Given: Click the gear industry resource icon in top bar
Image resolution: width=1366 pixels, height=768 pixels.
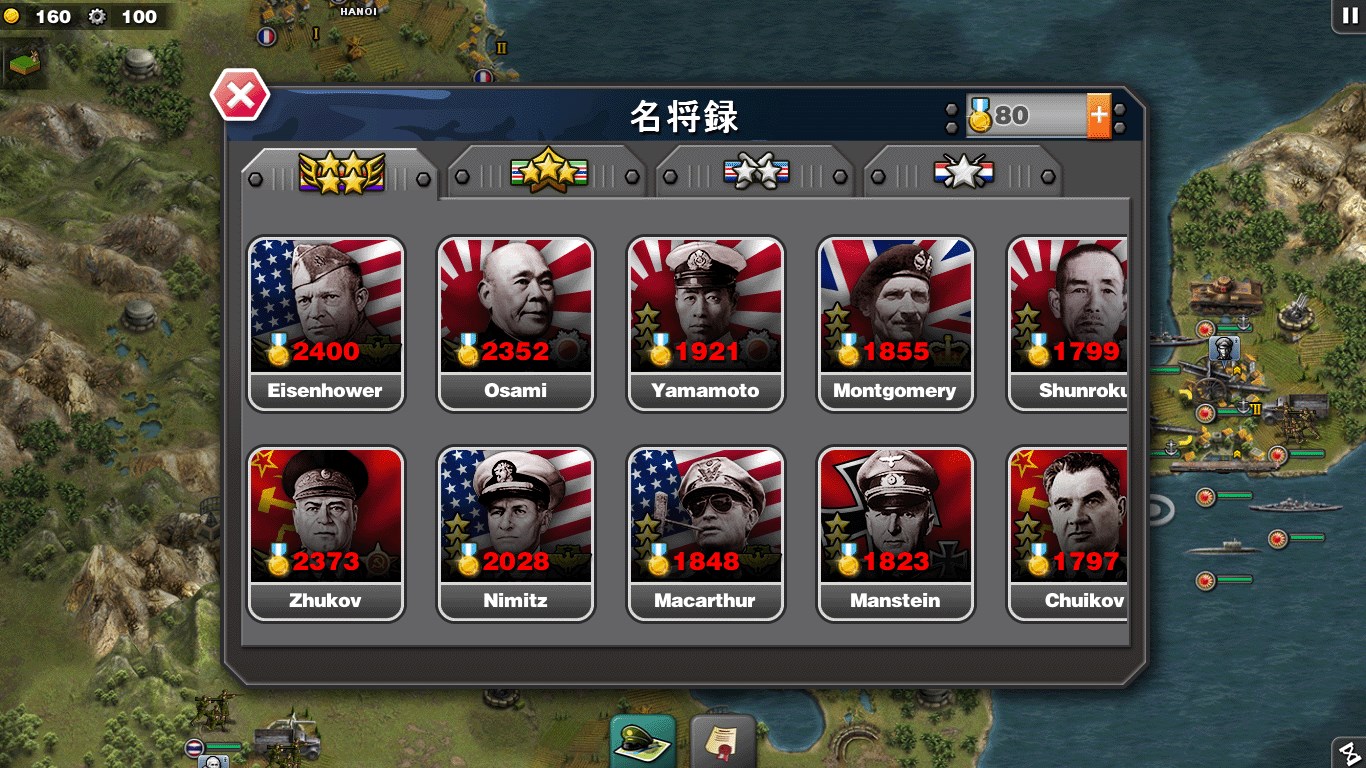Looking at the screenshot, I should [x=96, y=17].
